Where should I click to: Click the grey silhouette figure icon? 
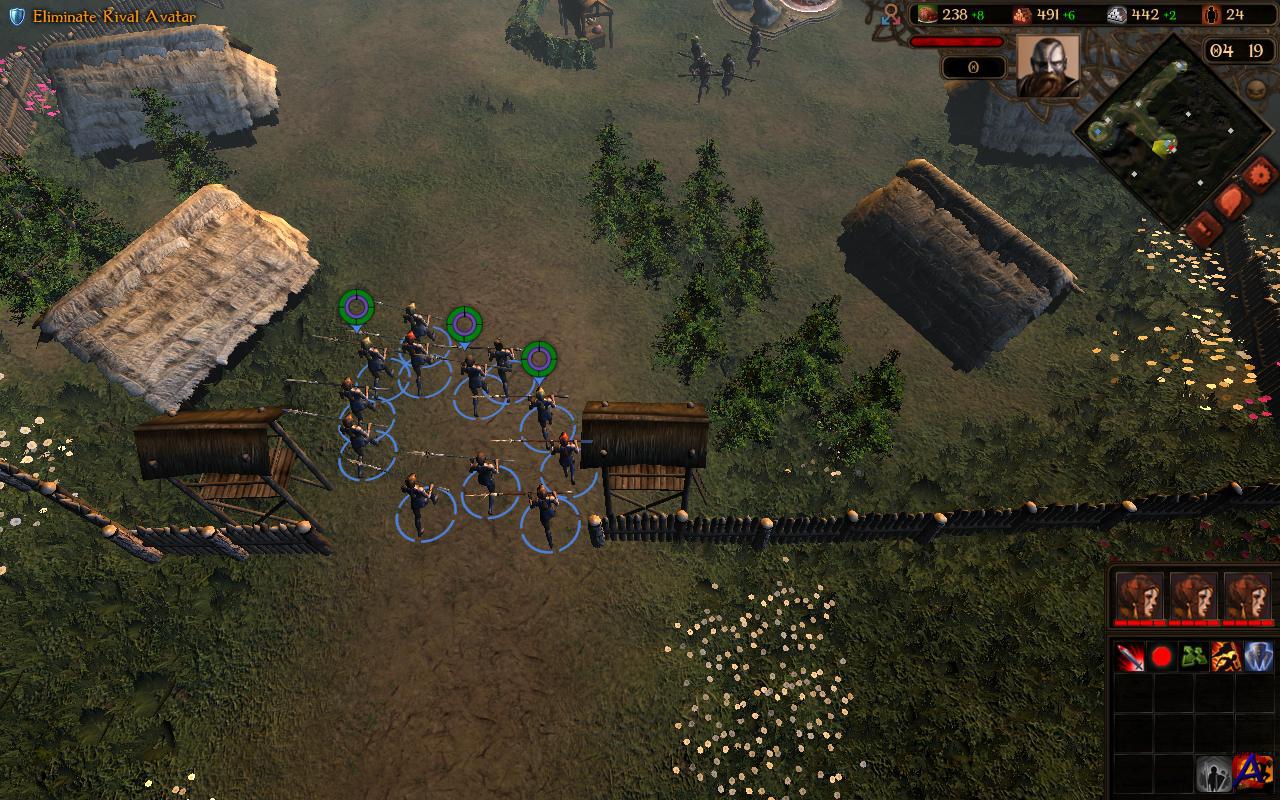(1213, 774)
